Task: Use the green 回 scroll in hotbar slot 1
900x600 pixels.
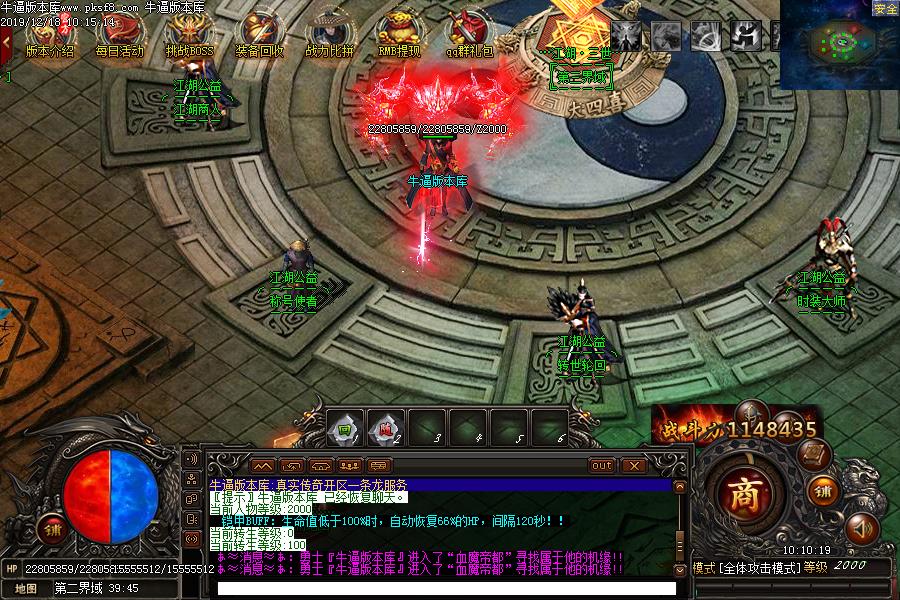Action: click(x=346, y=428)
